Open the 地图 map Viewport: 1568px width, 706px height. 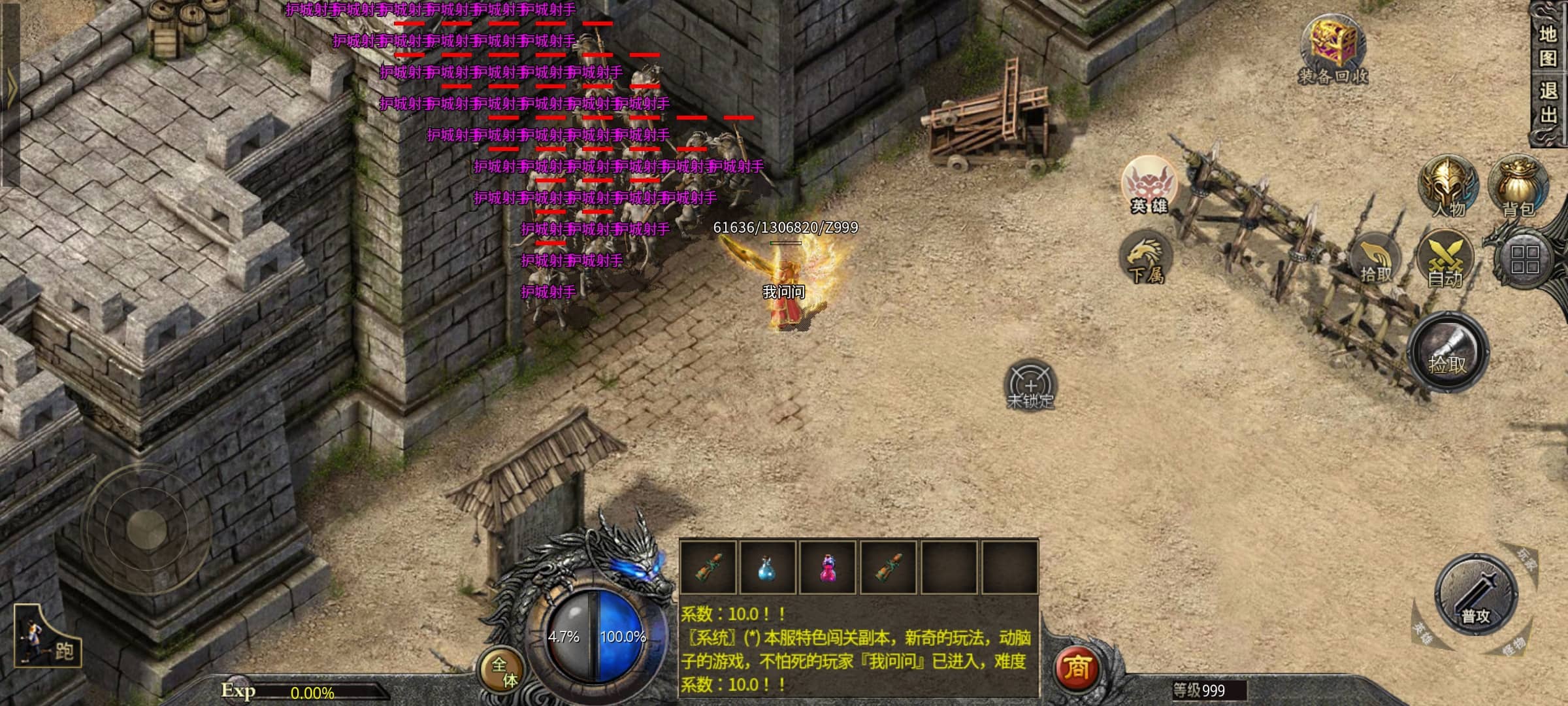(x=1548, y=46)
